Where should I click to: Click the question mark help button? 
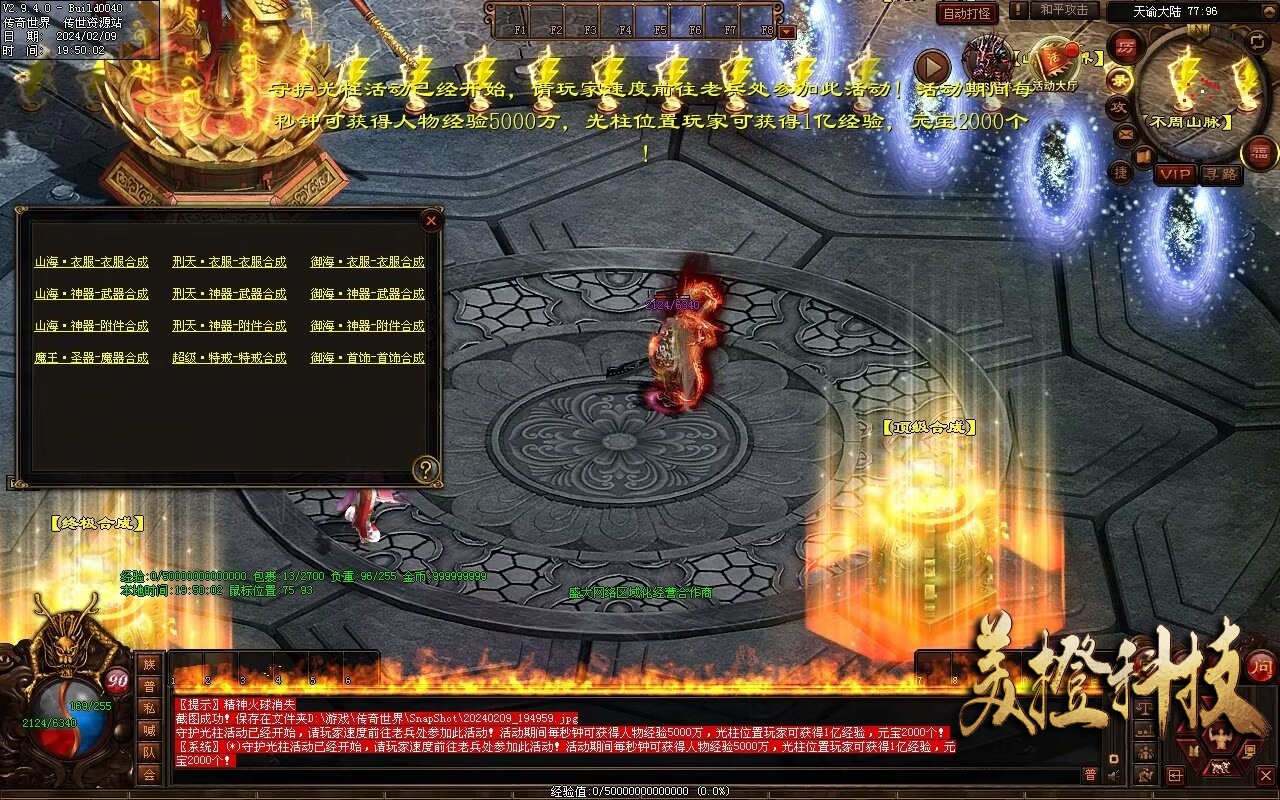coord(427,469)
